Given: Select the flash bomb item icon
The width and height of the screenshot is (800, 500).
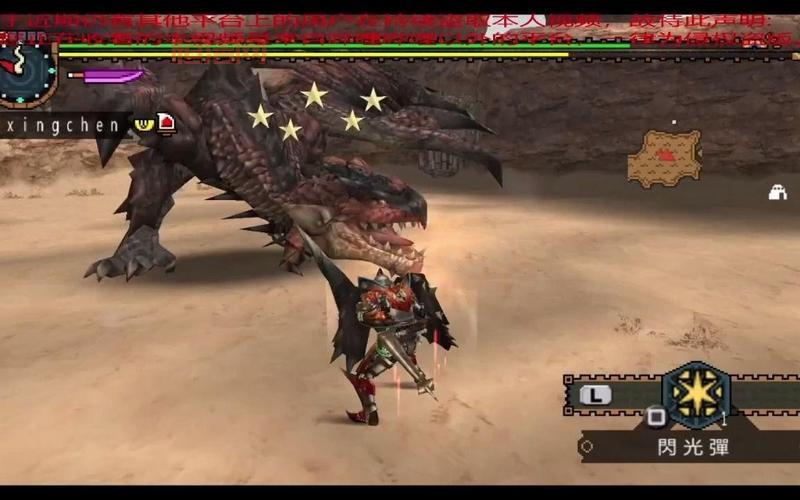Looking at the screenshot, I should click(x=696, y=394).
